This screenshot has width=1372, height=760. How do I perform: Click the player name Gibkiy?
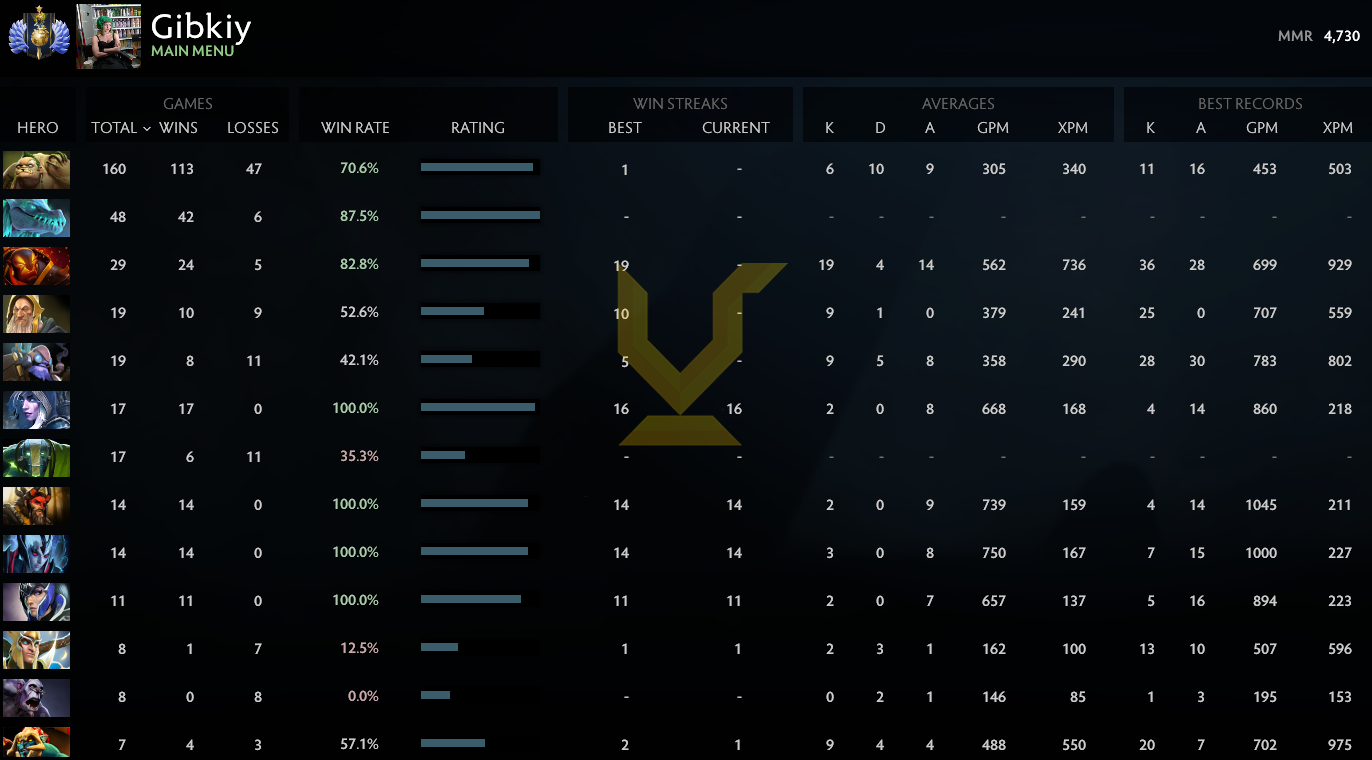201,27
